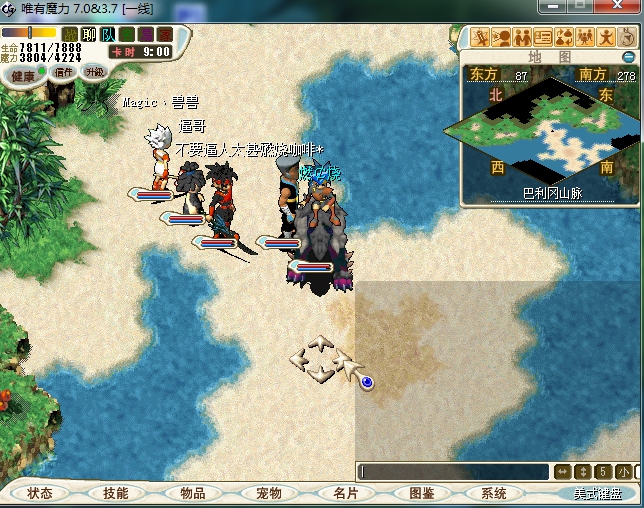
Task: Click the 升级 level up button
Action: (x=94, y=71)
